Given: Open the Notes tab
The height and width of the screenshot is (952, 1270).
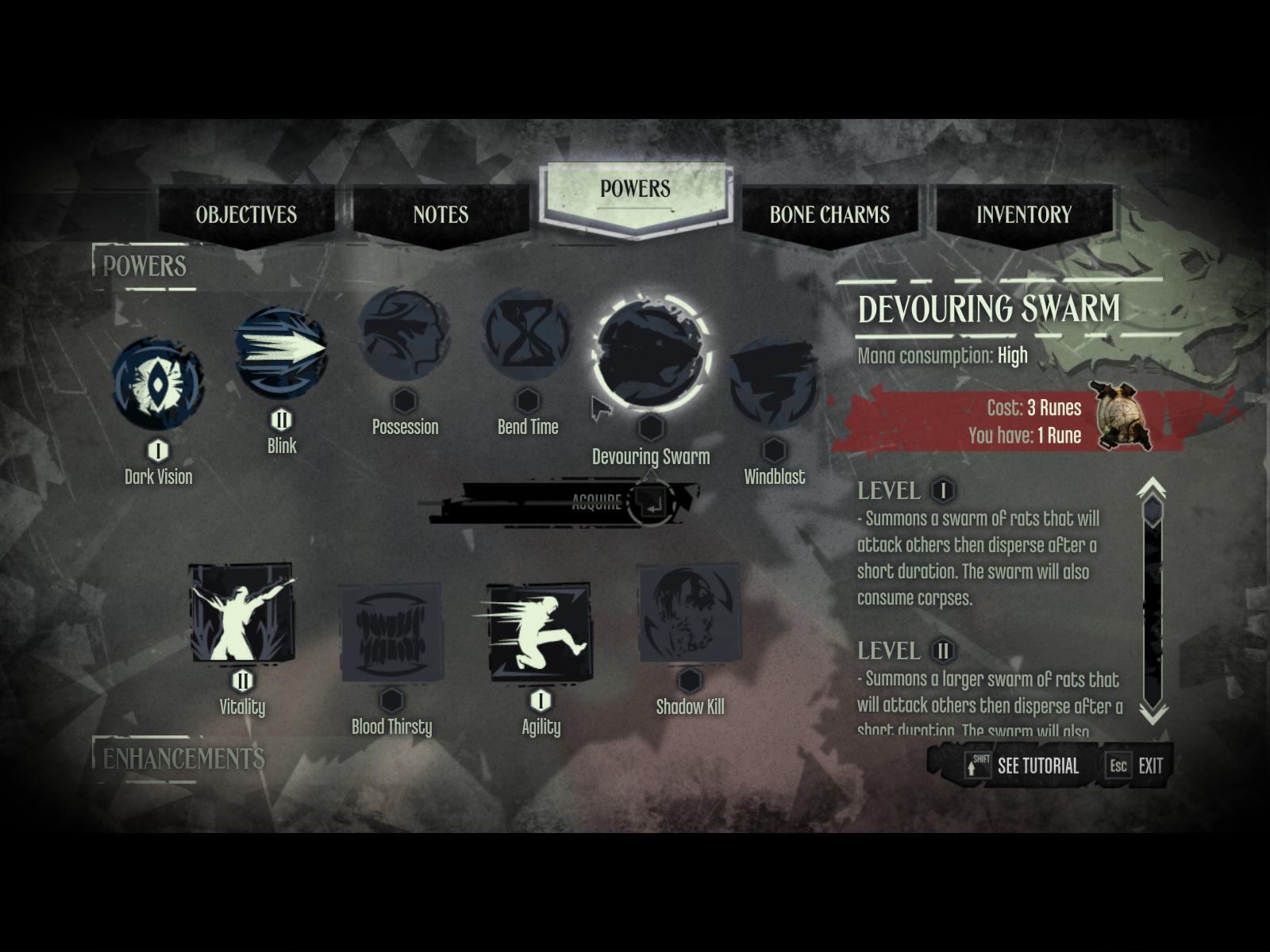Looking at the screenshot, I should [x=441, y=214].
